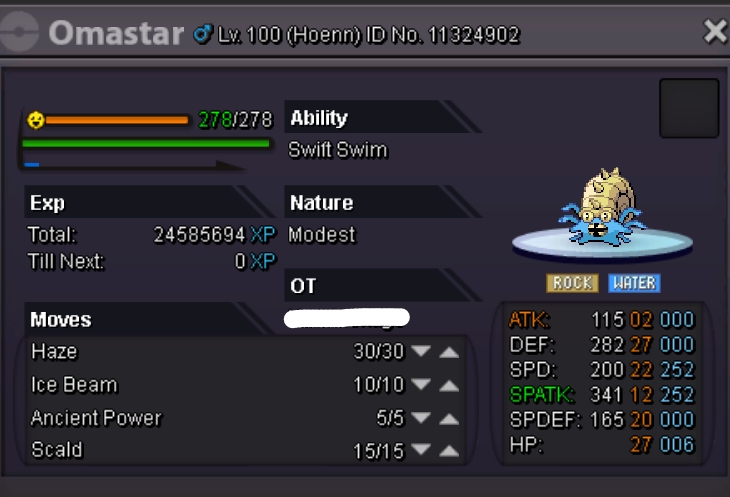
Task: Shift Ancient Power up one slot
Action: 449,418
